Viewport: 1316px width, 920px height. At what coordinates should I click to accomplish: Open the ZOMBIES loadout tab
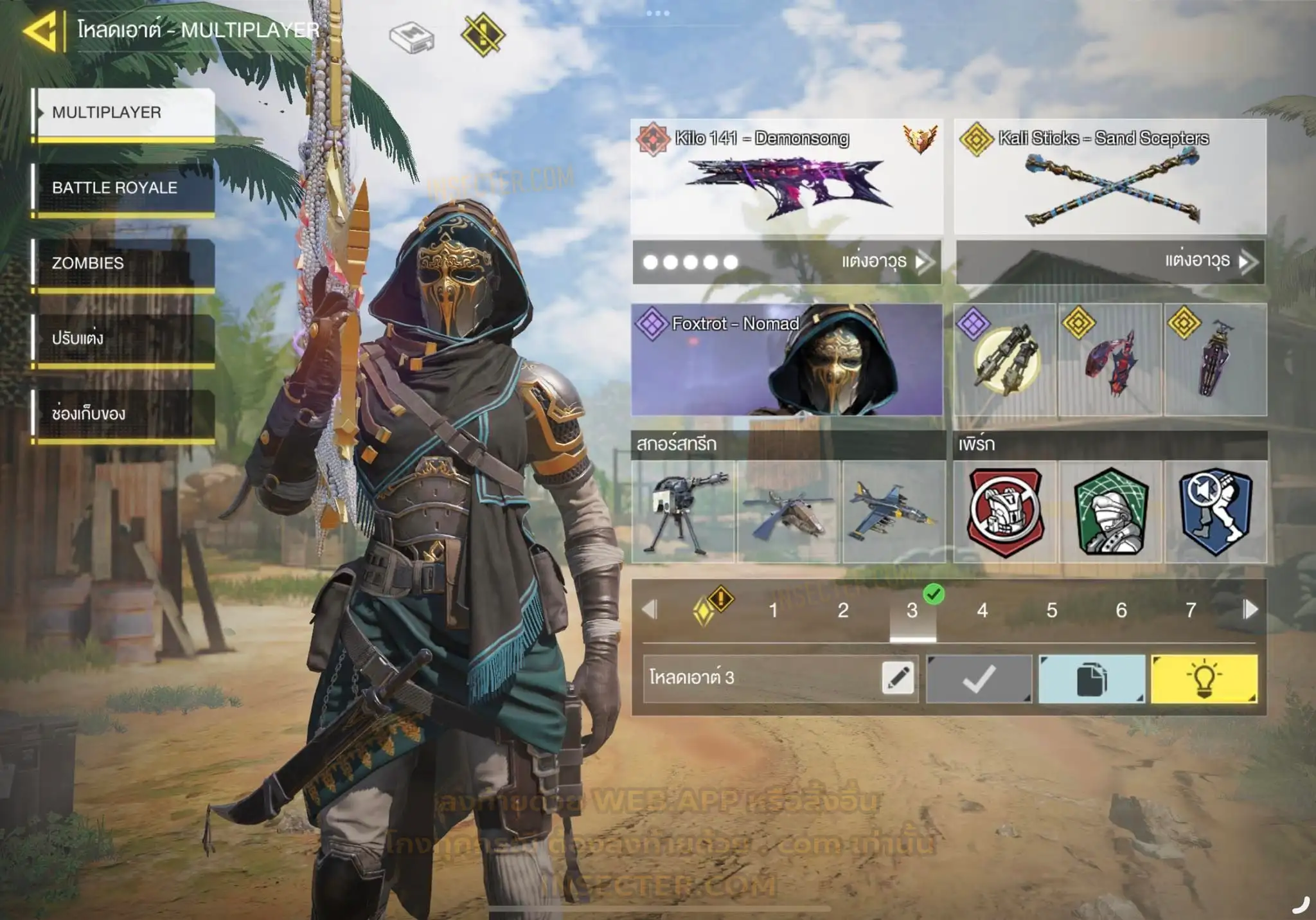(123, 263)
